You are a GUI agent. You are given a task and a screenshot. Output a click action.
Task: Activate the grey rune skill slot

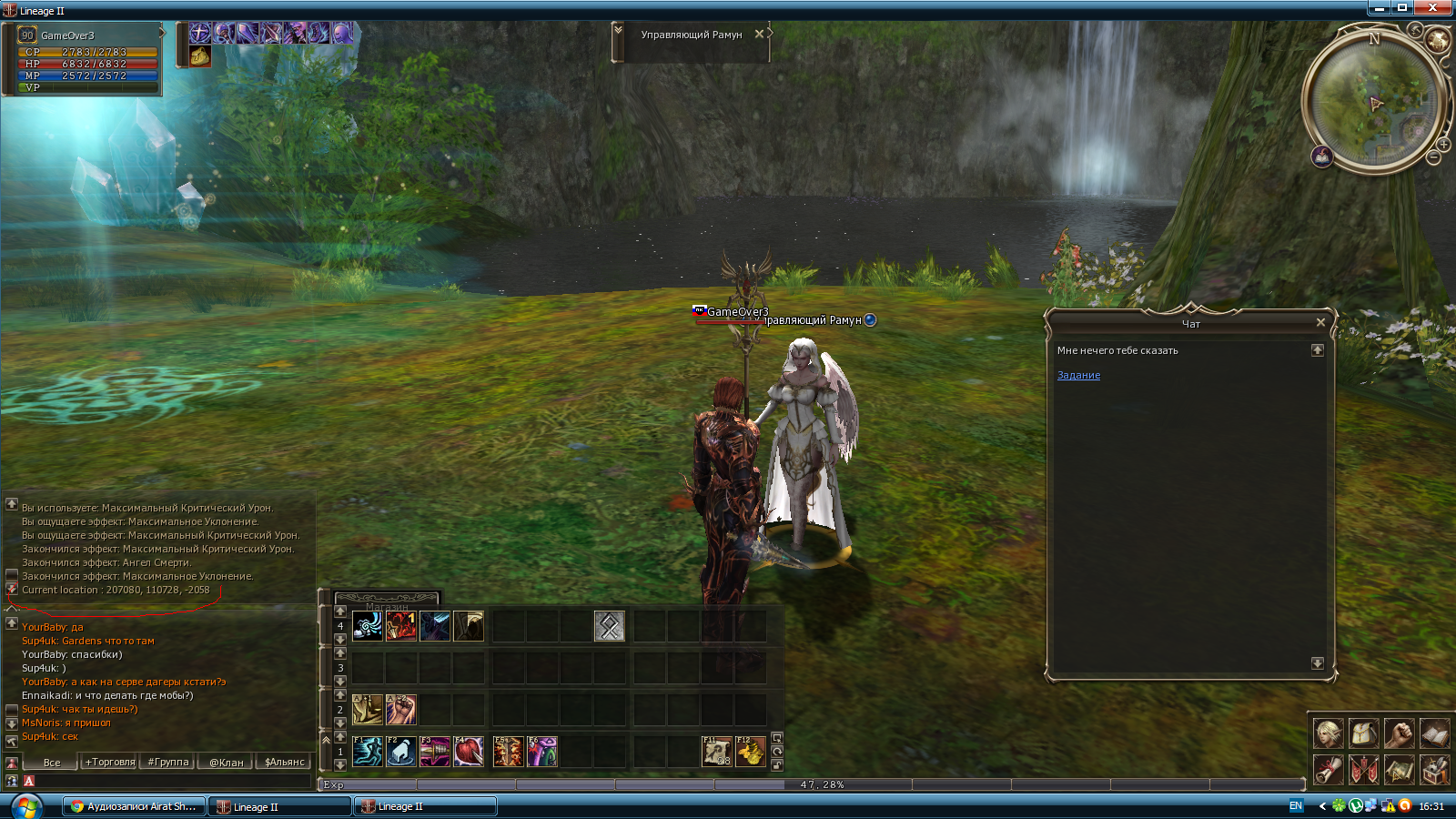coord(609,626)
